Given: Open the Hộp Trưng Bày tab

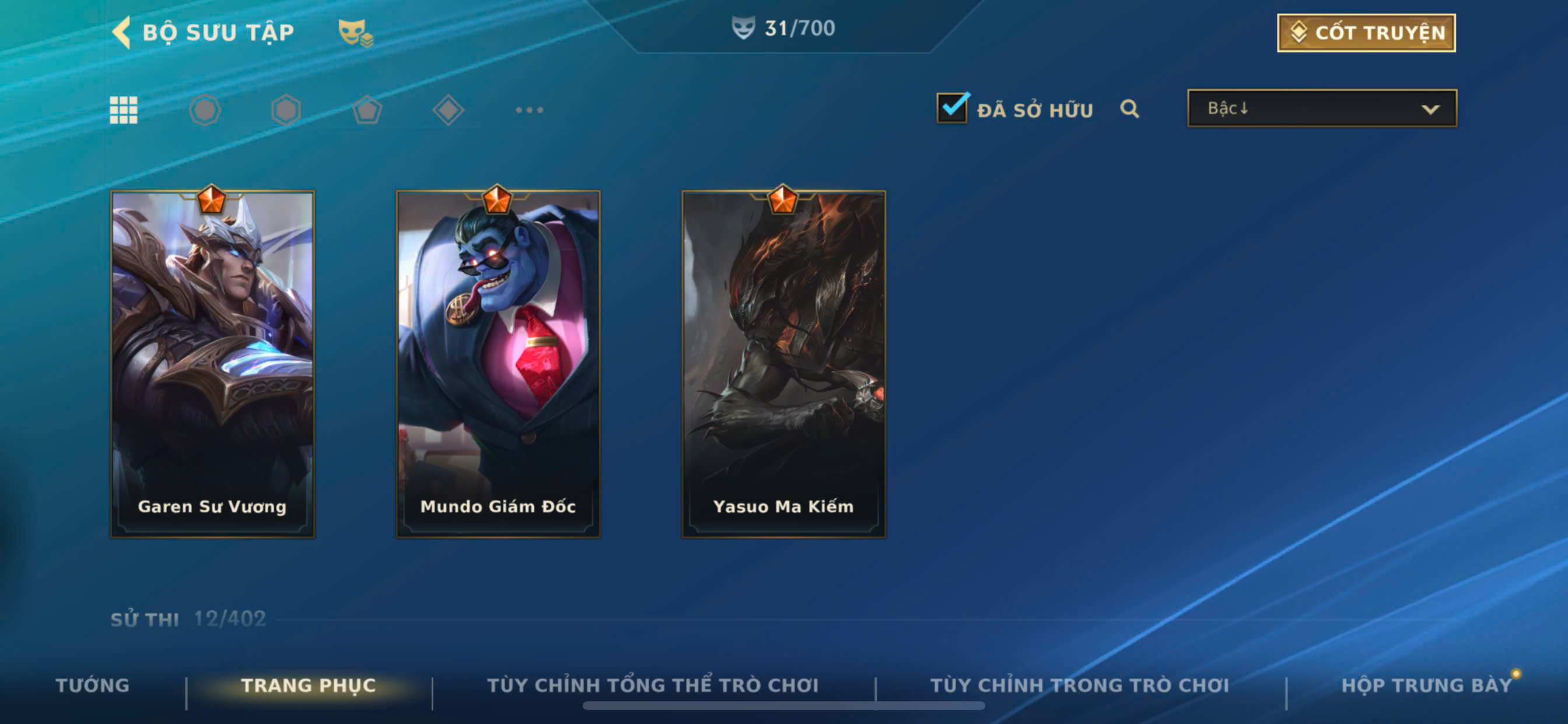Looking at the screenshot, I should click(x=1427, y=686).
